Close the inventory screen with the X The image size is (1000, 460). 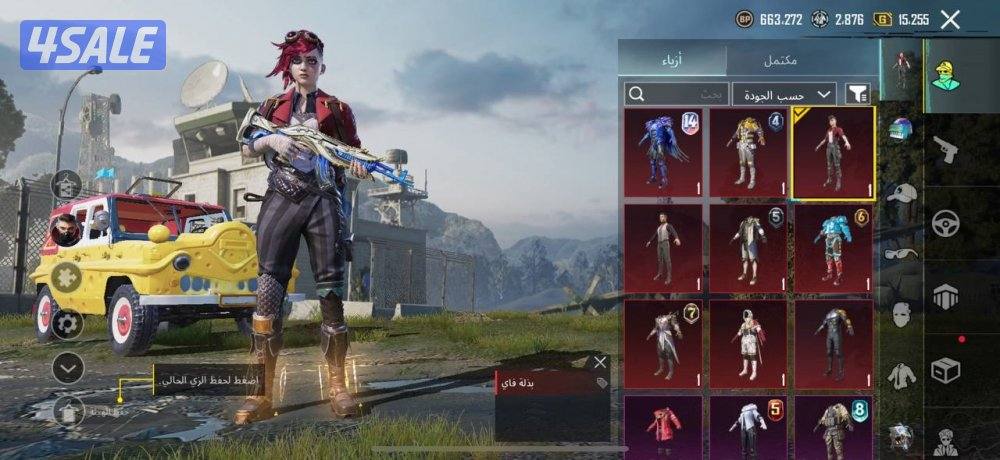coord(950,19)
